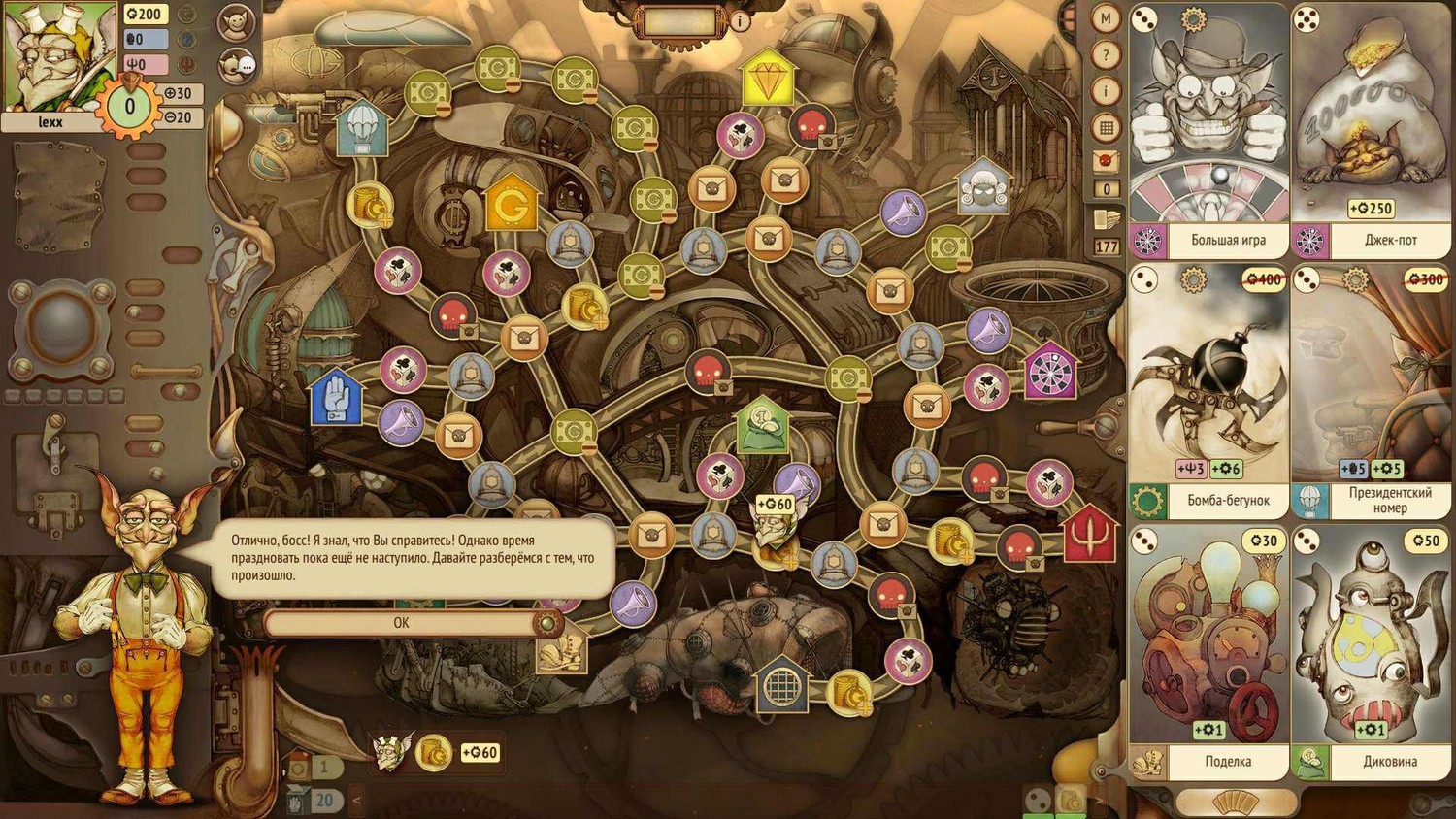
Task: Pick the Диковина card
Action: (x=1371, y=652)
